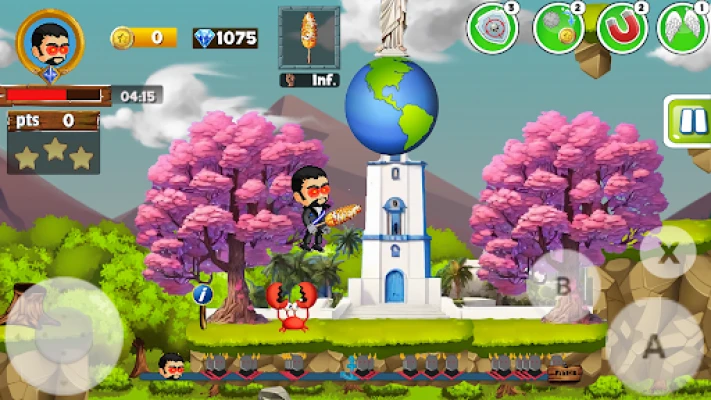This screenshot has height=400, width=711.
Task: Activate the red magnet power-up
Action: tap(622, 29)
